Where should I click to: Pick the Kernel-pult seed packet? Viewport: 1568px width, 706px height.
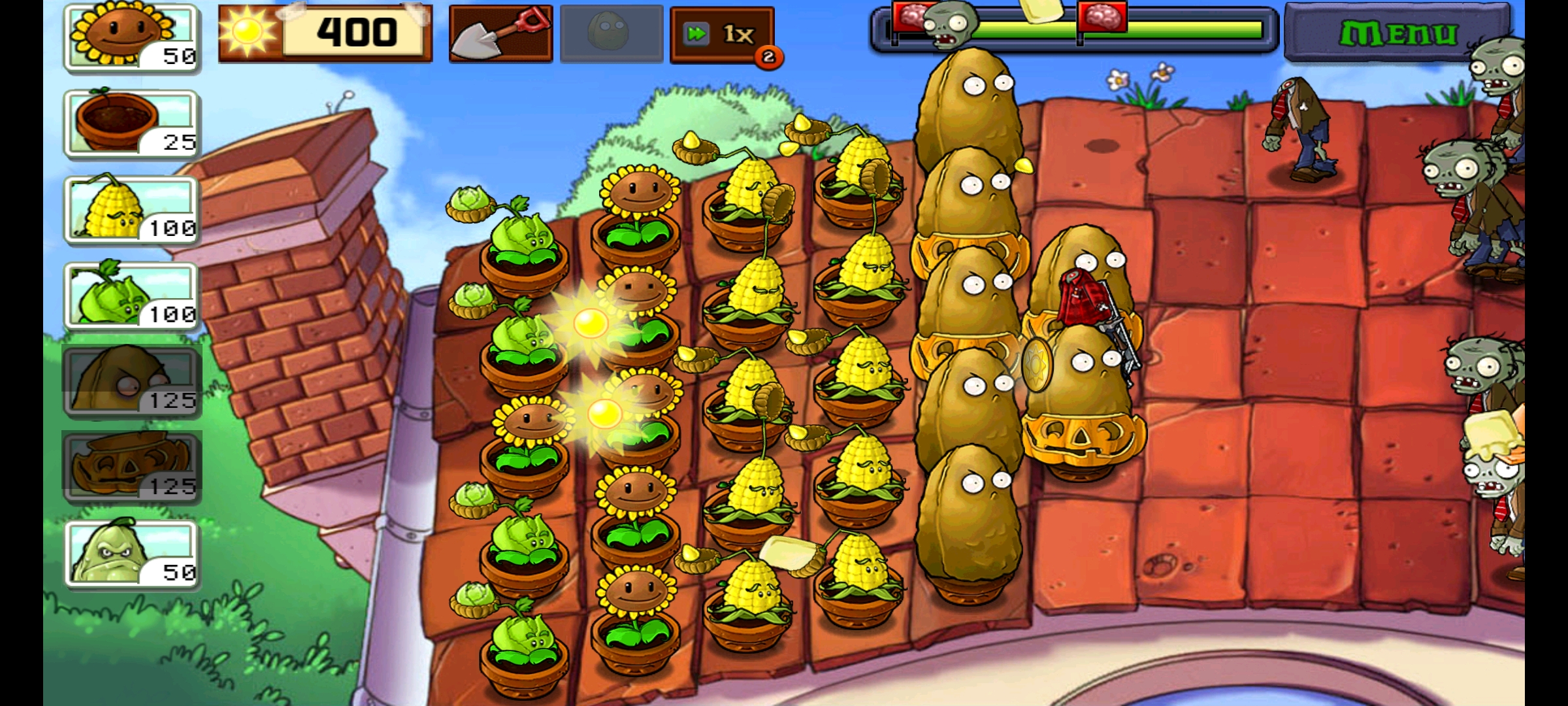point(132,210)
